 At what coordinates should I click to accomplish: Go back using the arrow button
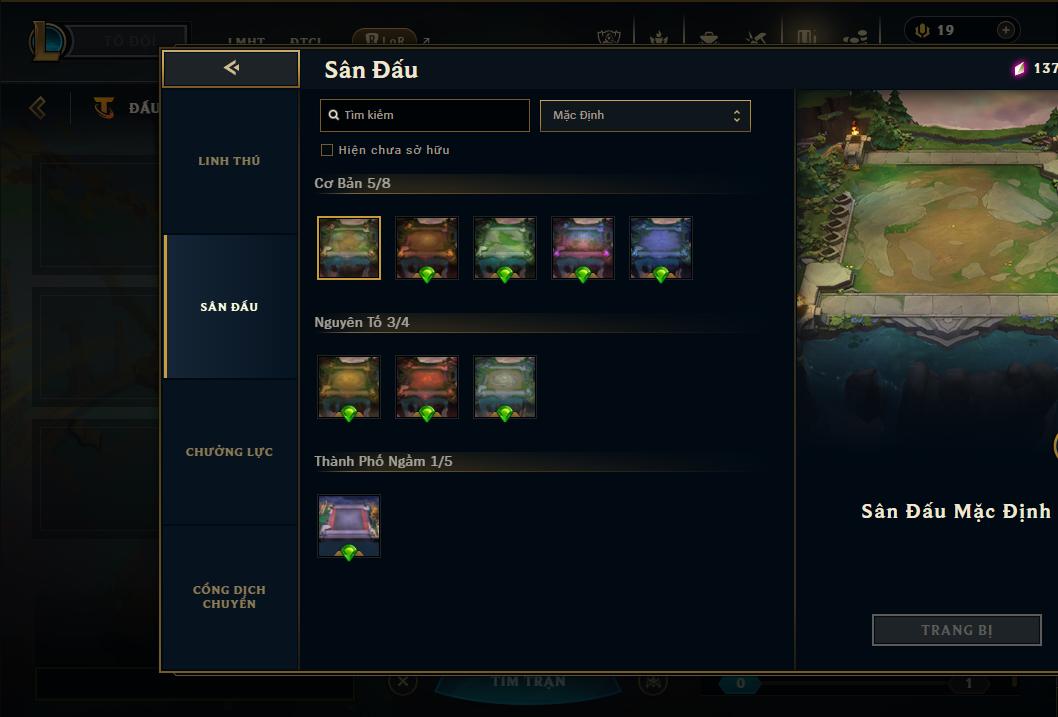coord(231,68)
